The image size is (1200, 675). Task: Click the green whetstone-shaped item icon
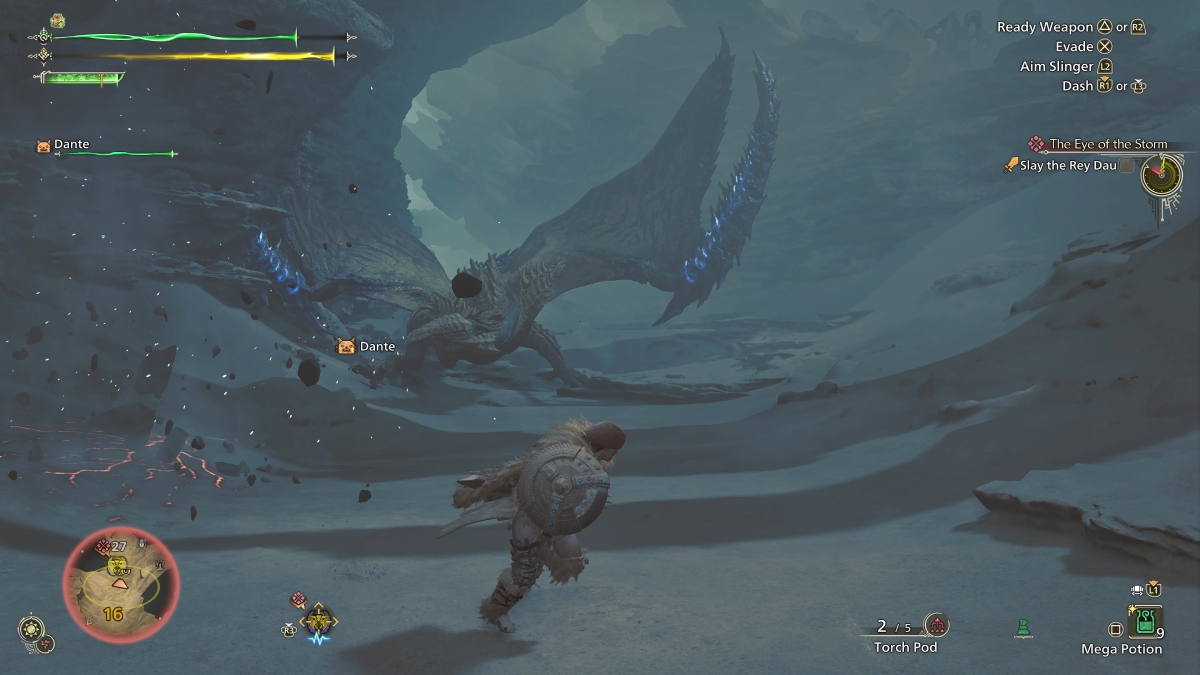pyautogui.click(x=1023, y=628)
